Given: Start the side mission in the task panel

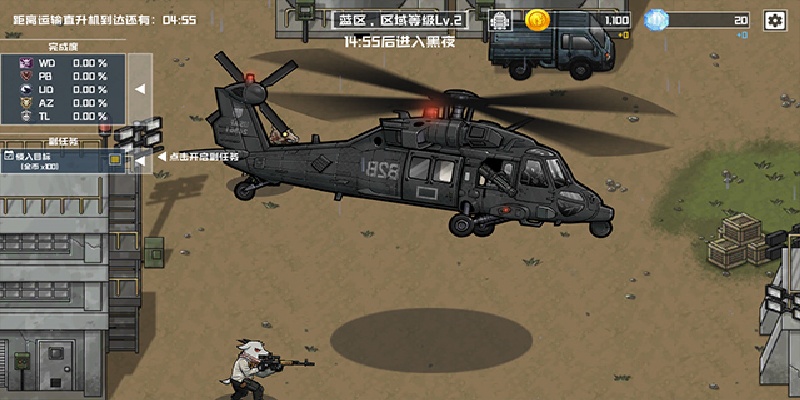Looking at the screenshot, I should (x=64, y=160).
